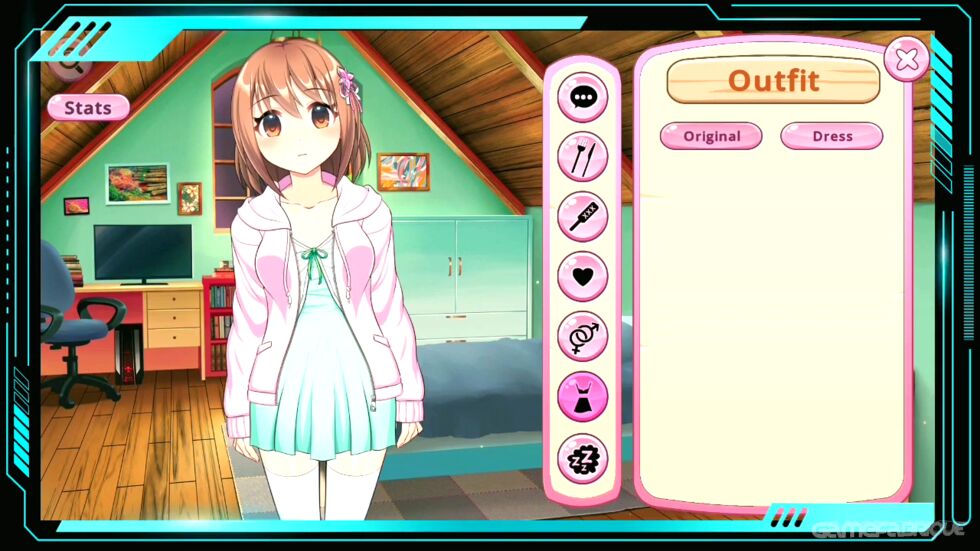Screen dimensions: 980x551
Task: Activate the sleep Zz icon
Action: (x=582, y=458)
